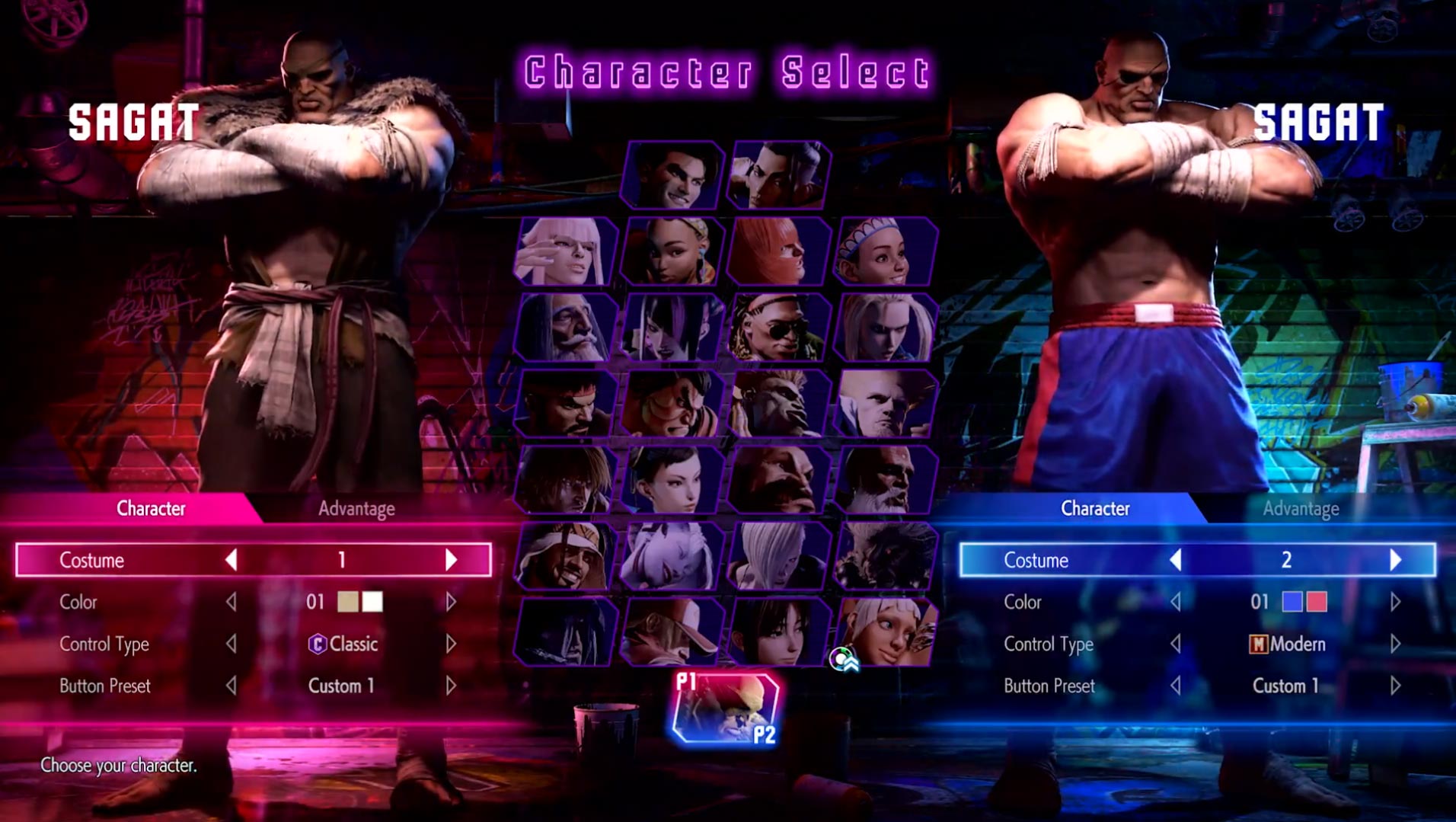Choose Kimberly's portrait
The height and width of the screenshot is (822, 1456).
(674, 251)
